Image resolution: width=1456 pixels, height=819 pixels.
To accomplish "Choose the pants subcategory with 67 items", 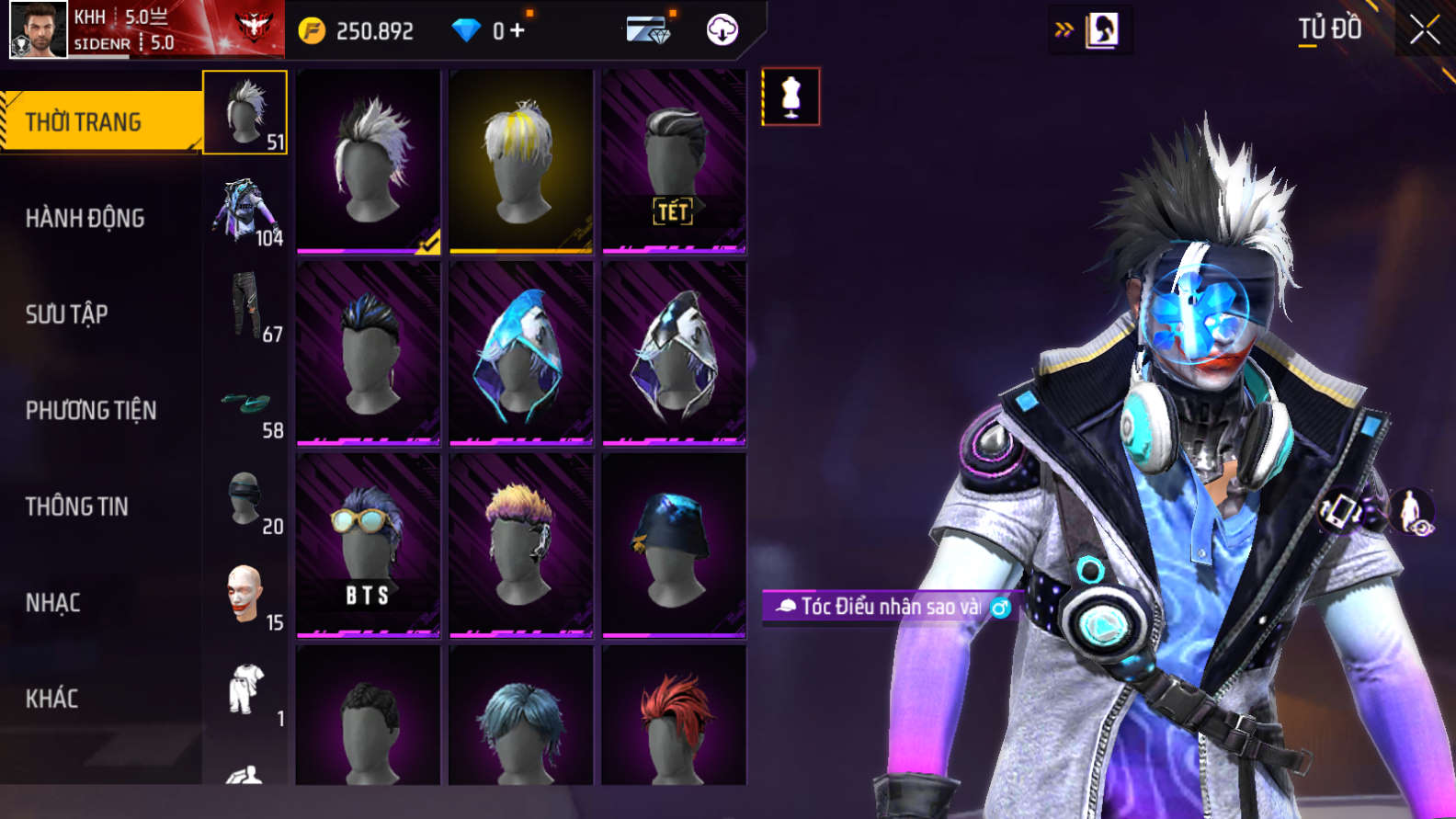I will [x=245, y=307].
